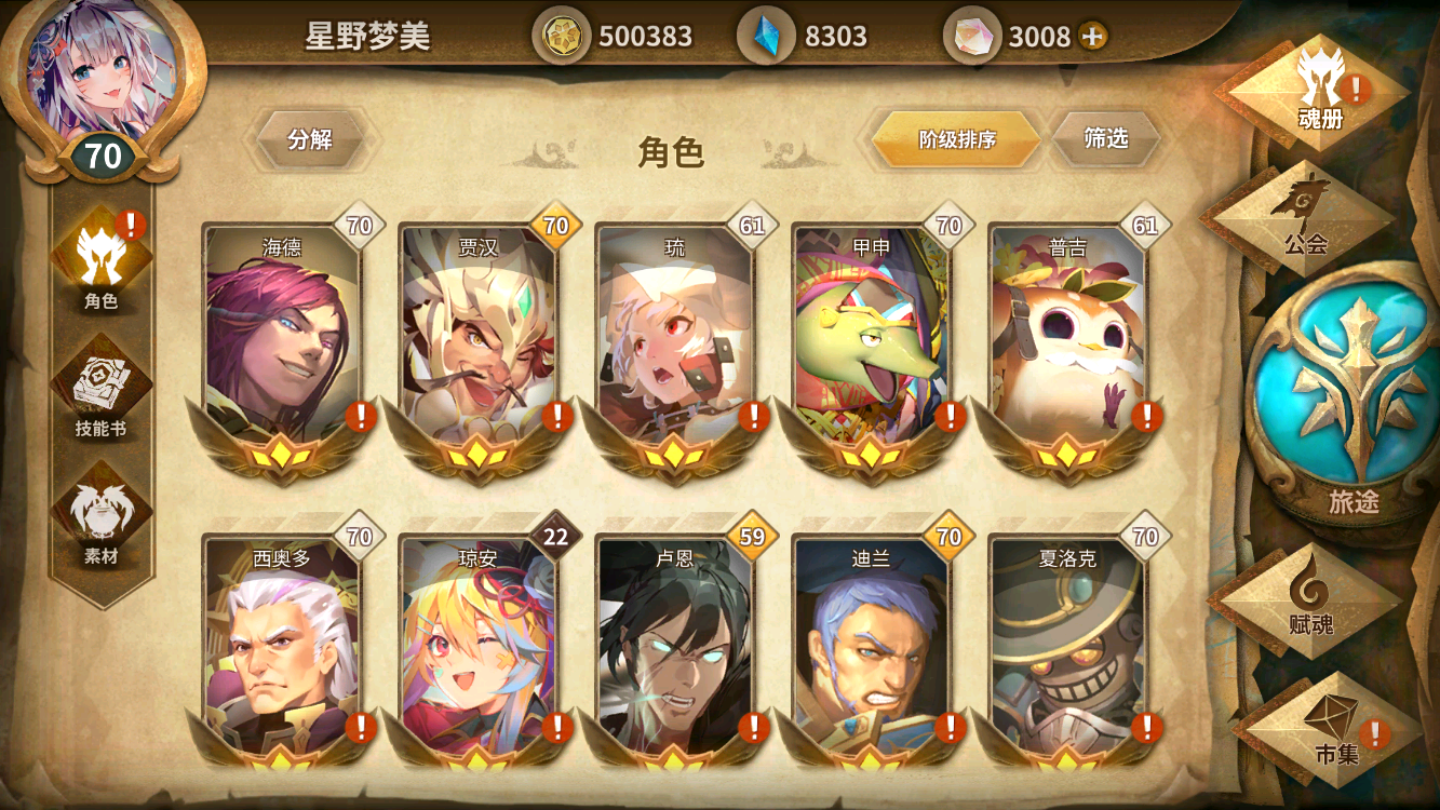Open the 筛选 filter options
This screenshot has height=810, width=1440.
[1104, 139]
